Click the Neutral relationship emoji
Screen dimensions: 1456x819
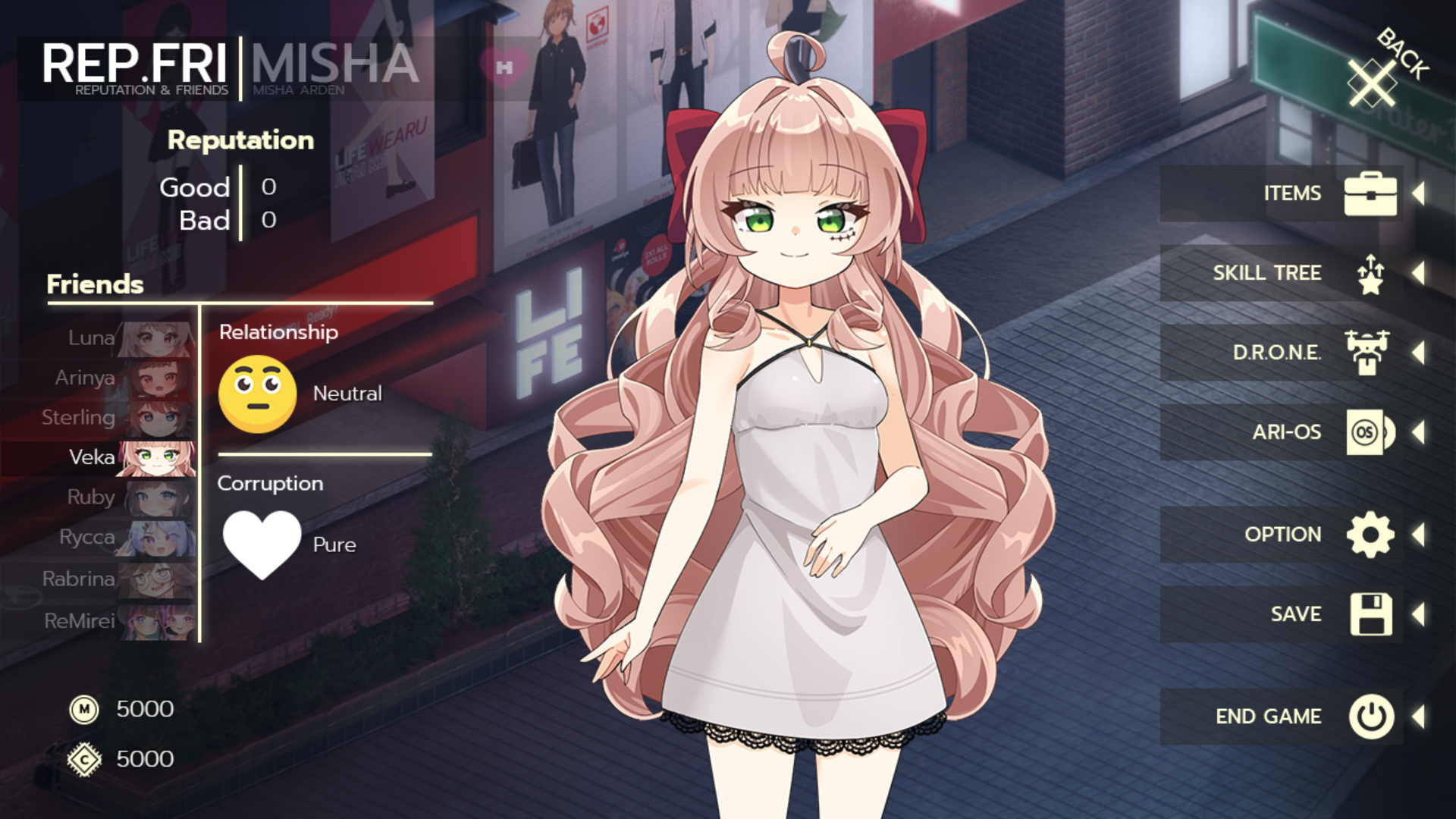pos(257,393)
